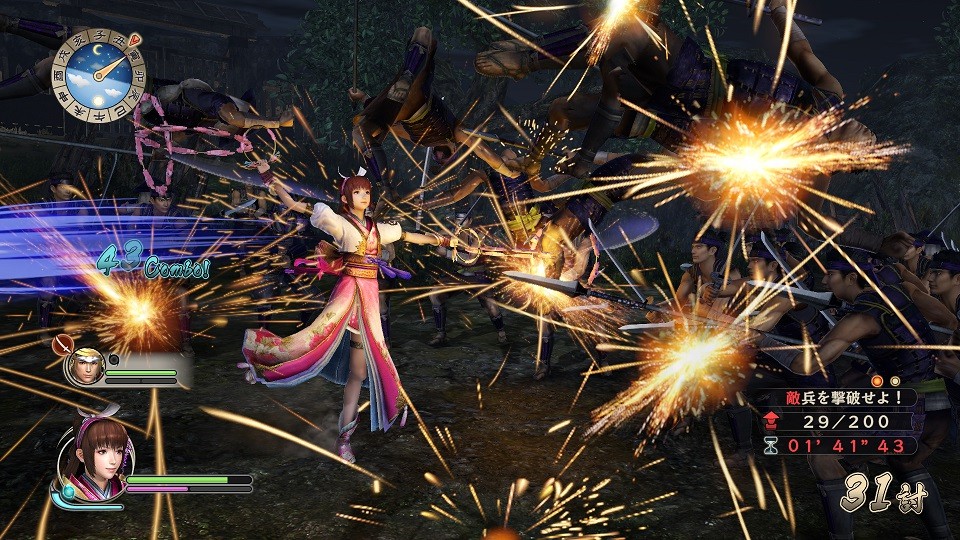Open the enemy defeat objective tracker
The image size is (960, 540).
838,421
